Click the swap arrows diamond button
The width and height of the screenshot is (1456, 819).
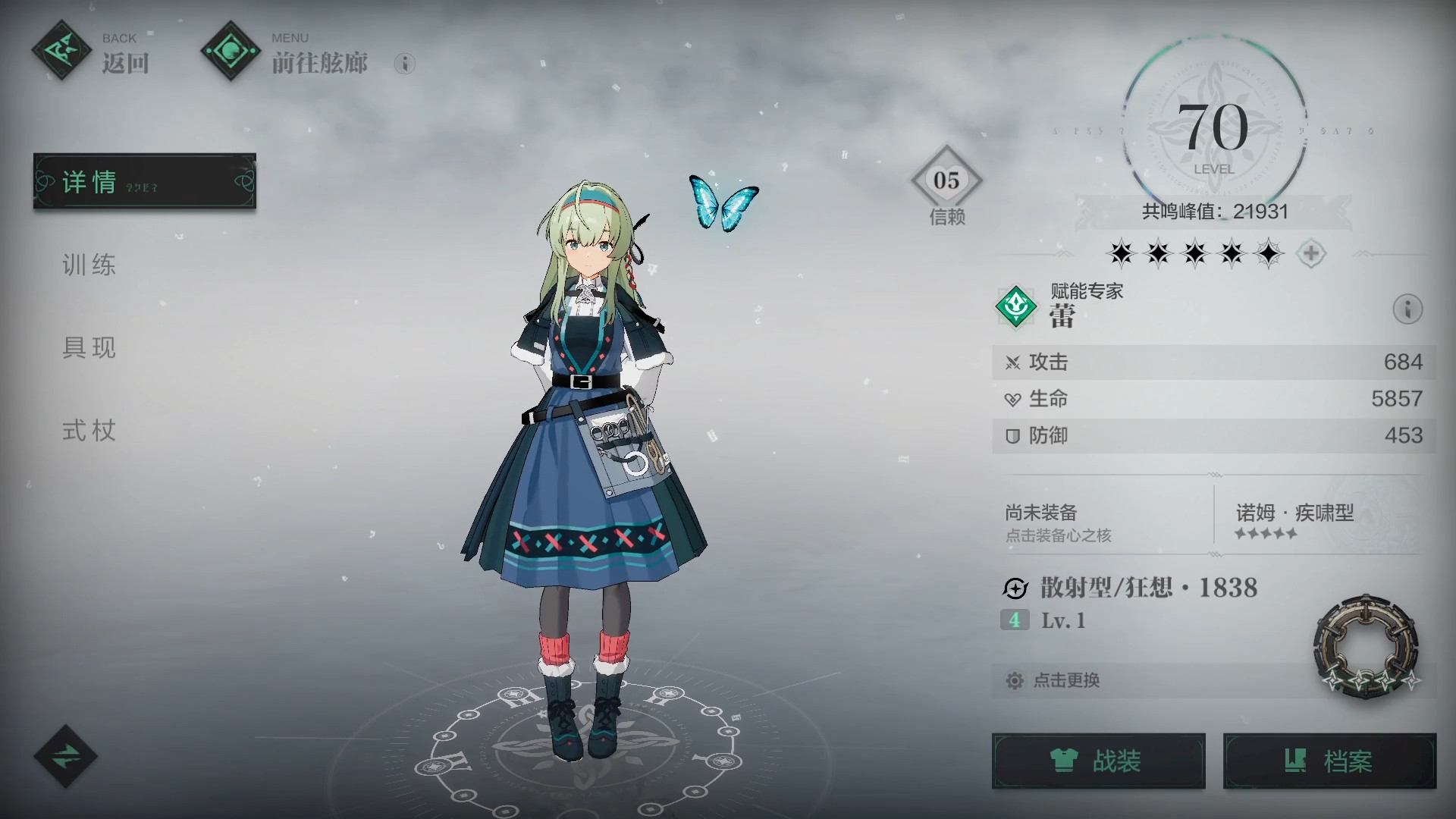pyautogui.click(x=65, y=756)
